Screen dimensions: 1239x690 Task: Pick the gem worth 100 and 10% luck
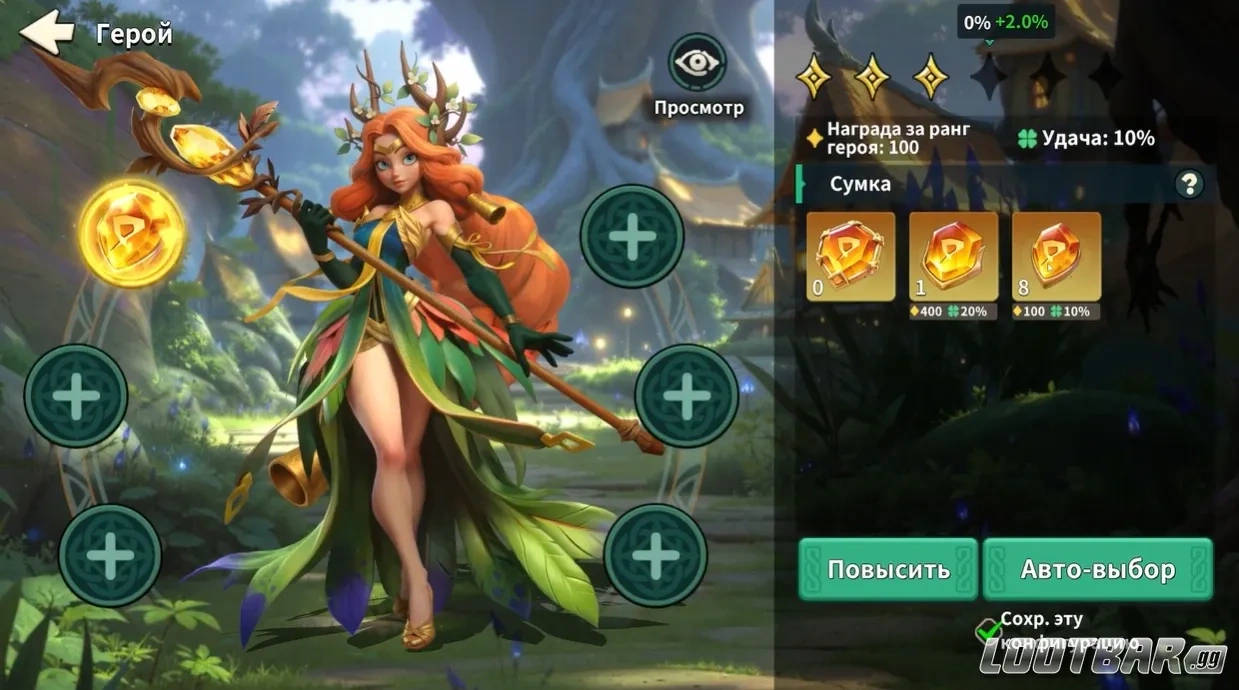click(x=1056, y=256)
